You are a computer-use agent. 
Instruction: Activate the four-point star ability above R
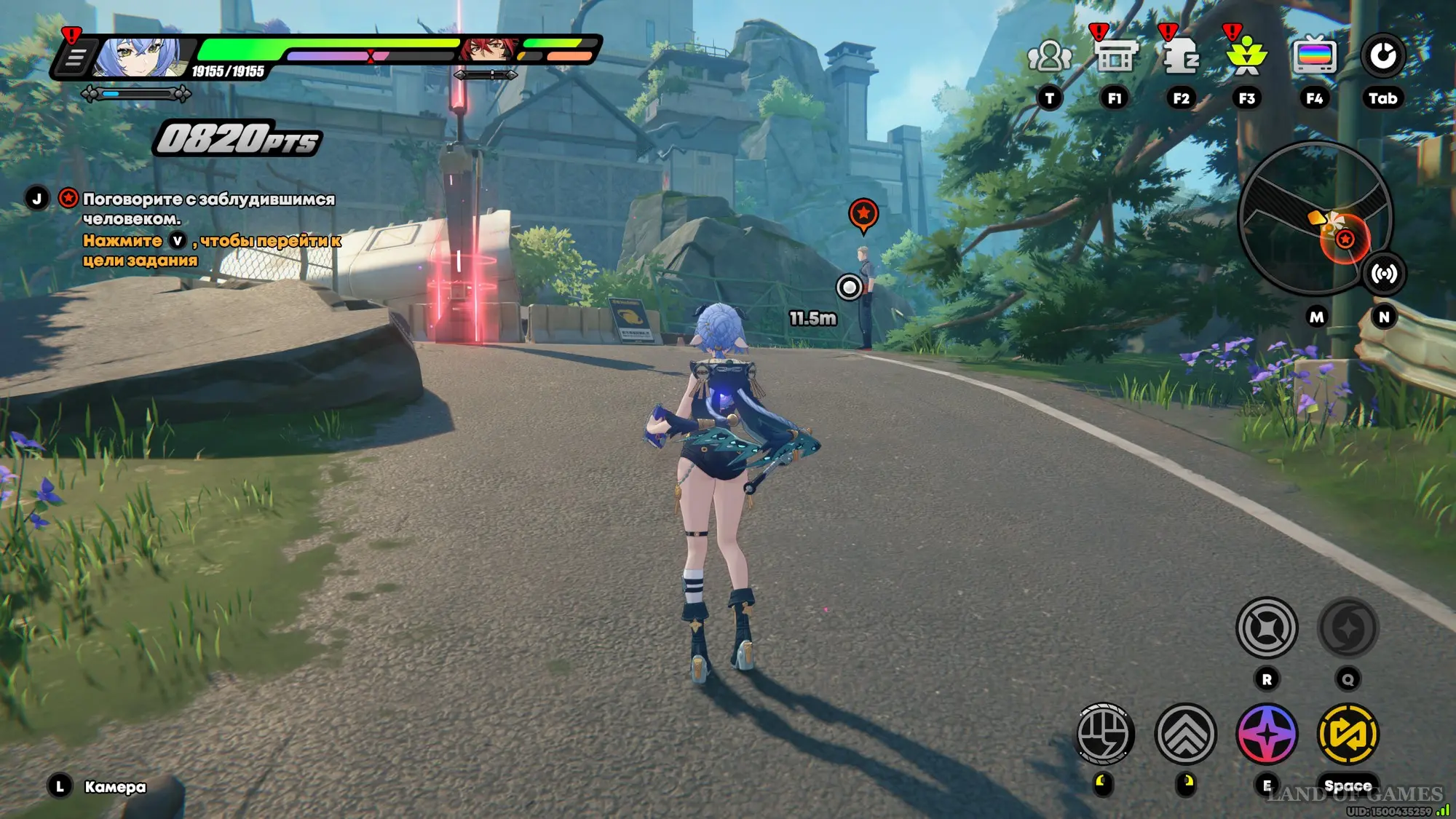(x=1267, y=628)
